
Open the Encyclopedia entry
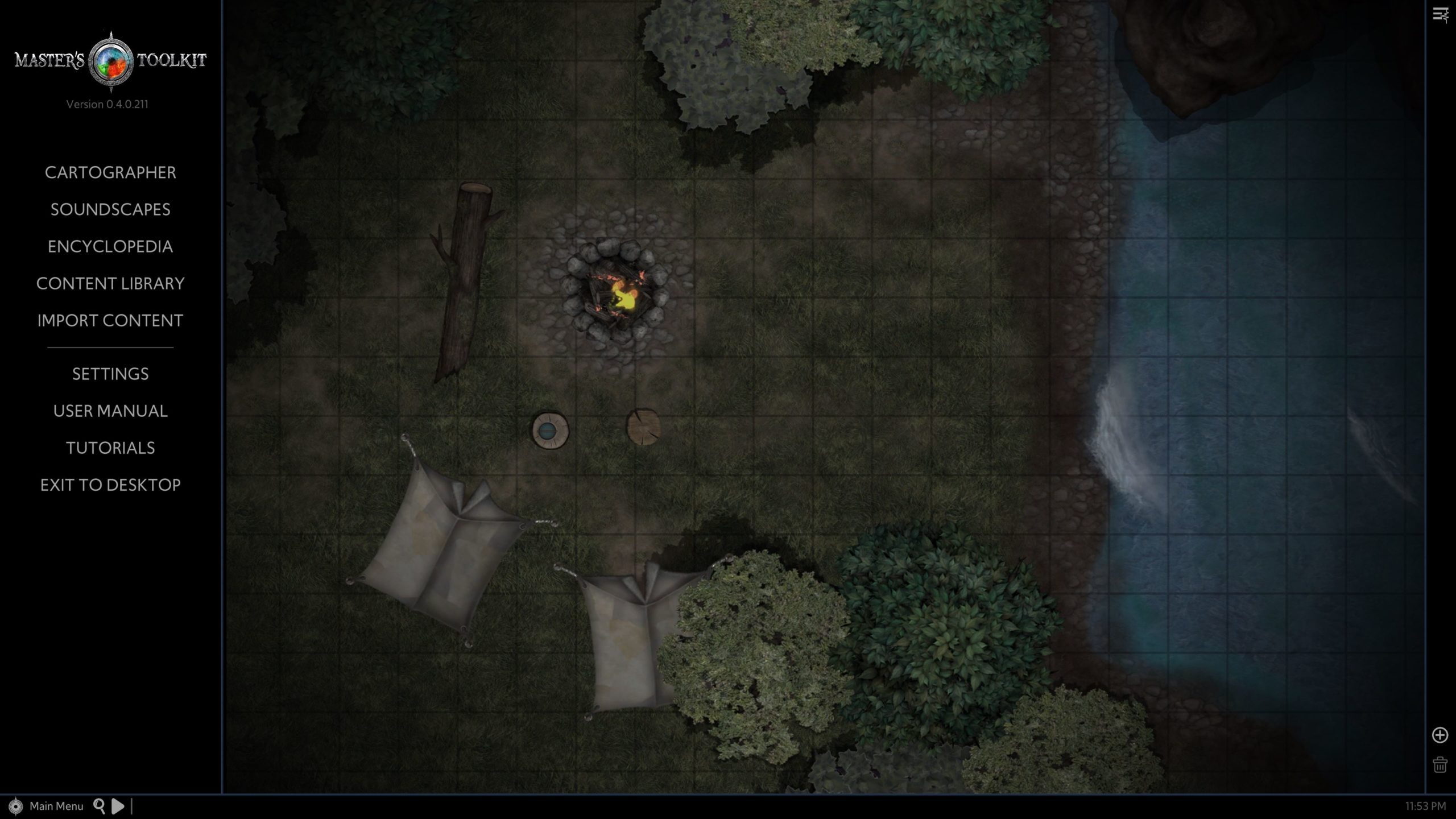coord(110,246)
